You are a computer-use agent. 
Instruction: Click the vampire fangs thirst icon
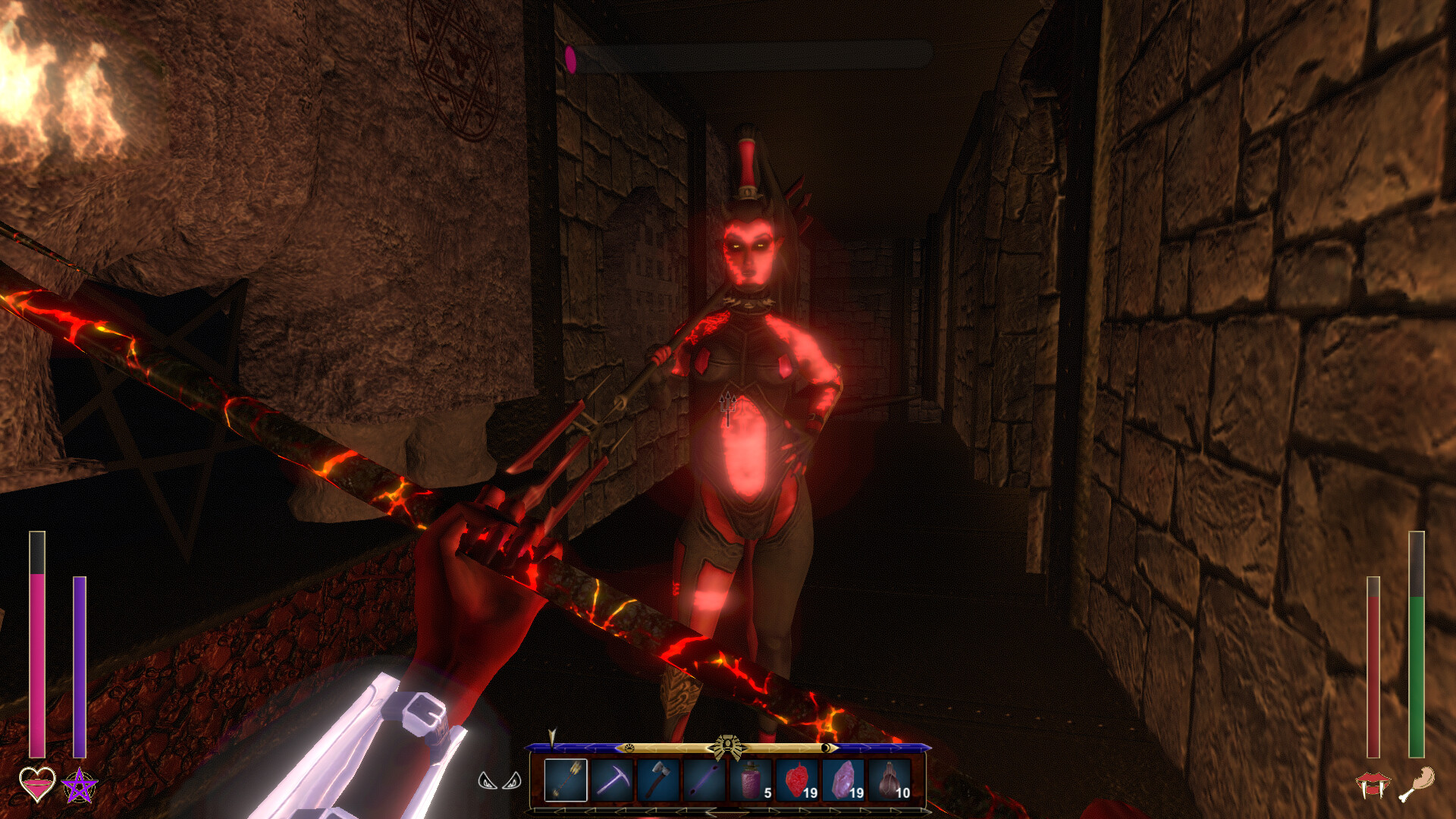[x=1373, y=785]
